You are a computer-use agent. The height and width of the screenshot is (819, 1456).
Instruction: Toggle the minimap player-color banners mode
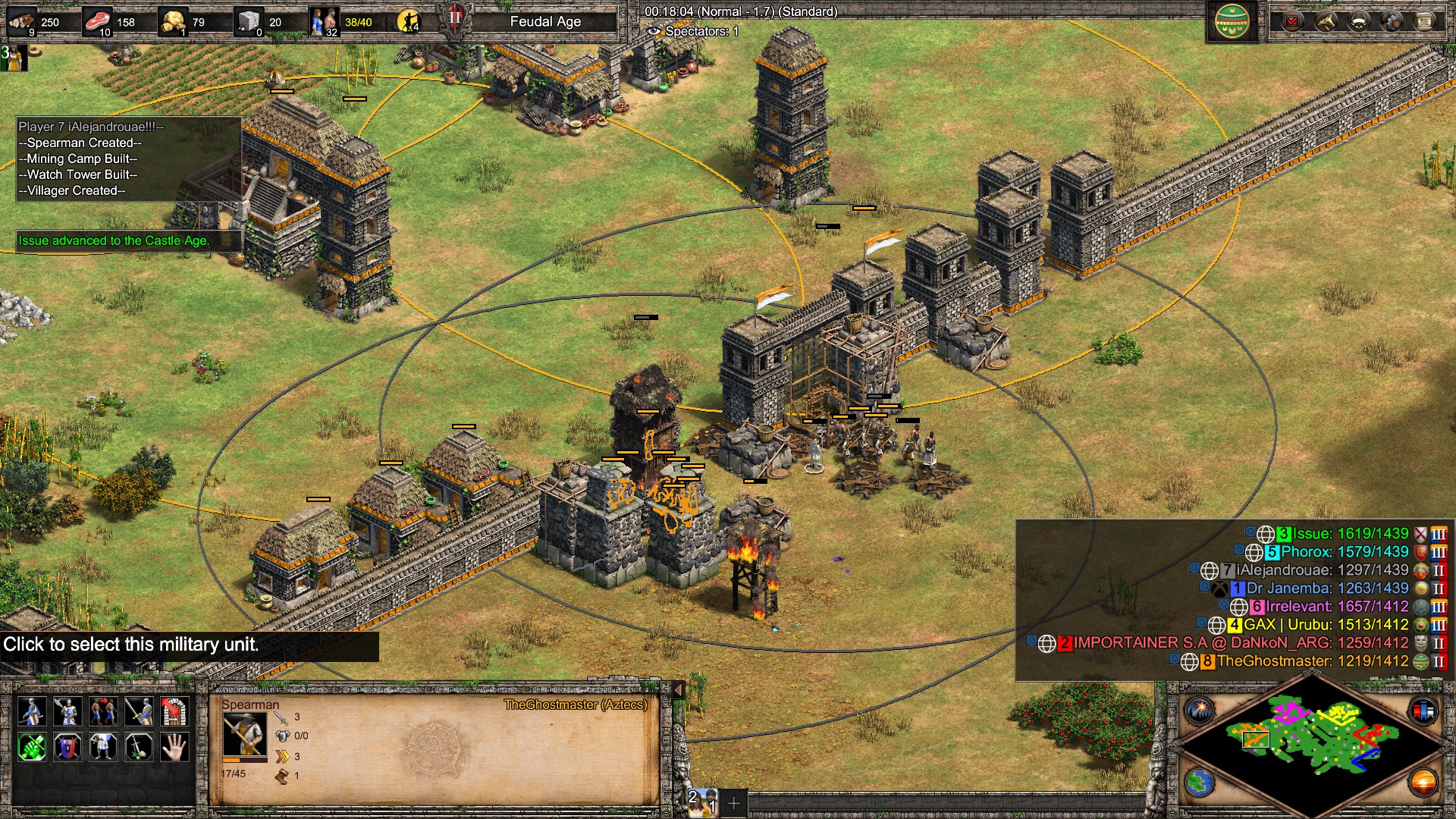pos(1423,711)
